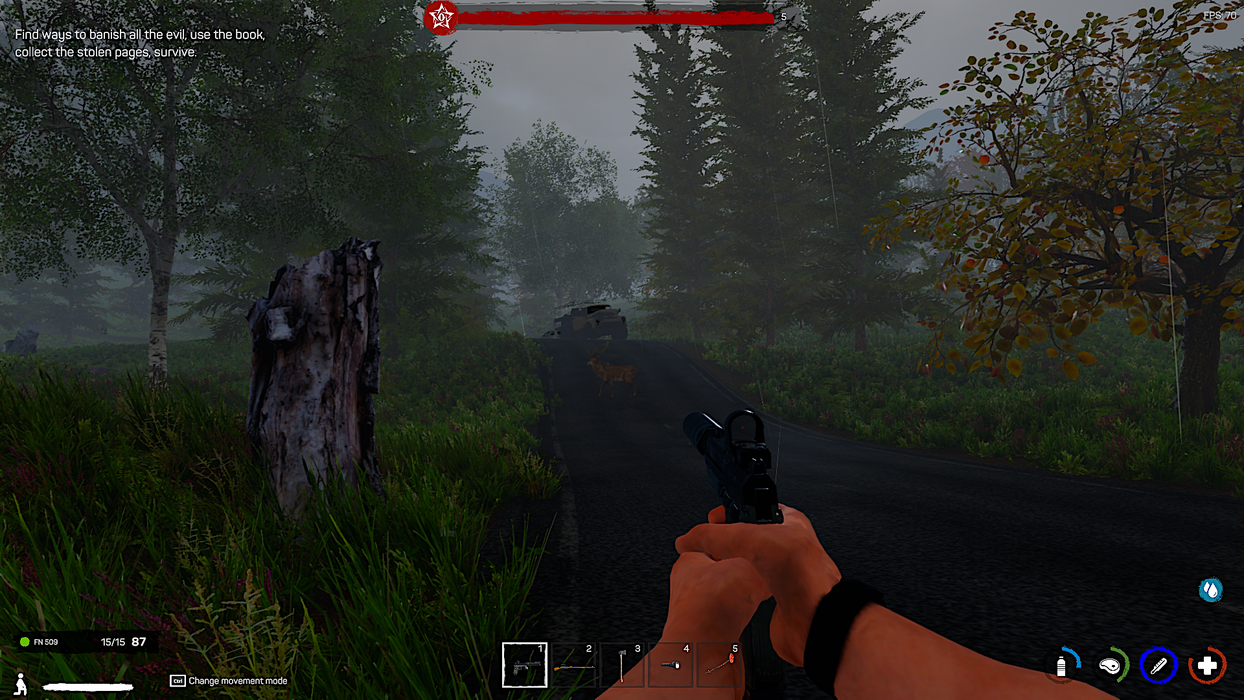Equip the hunting rifle in slot 2
This screenshot has height=700, width=1244.
(574, 665)
